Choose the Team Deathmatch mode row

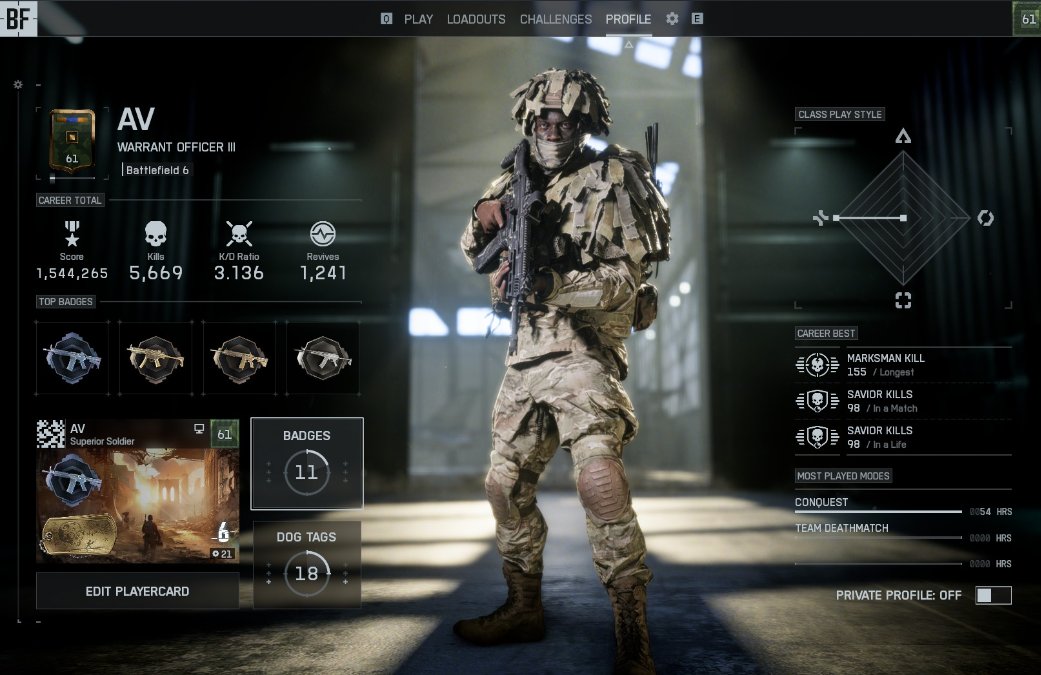point(902,532)
